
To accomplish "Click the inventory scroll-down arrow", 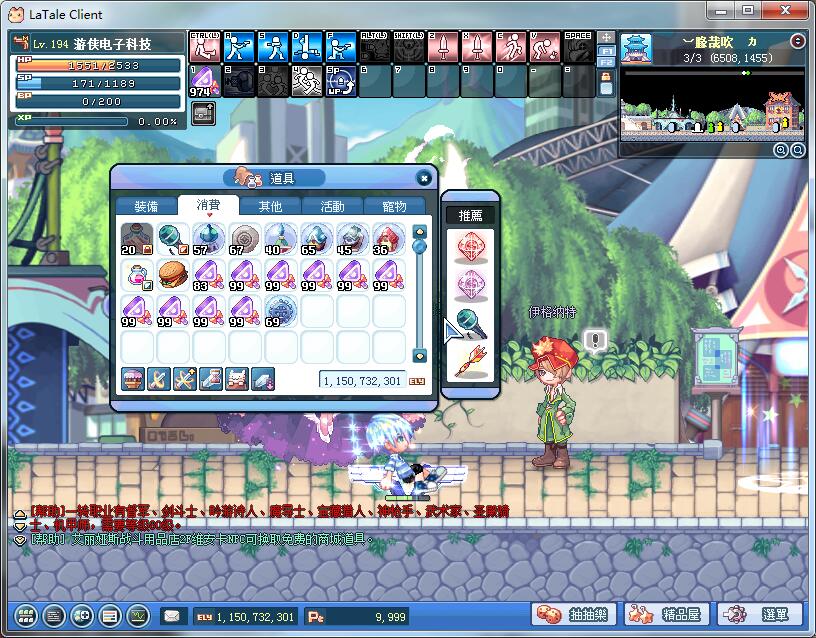I will [x=420, y=355].
